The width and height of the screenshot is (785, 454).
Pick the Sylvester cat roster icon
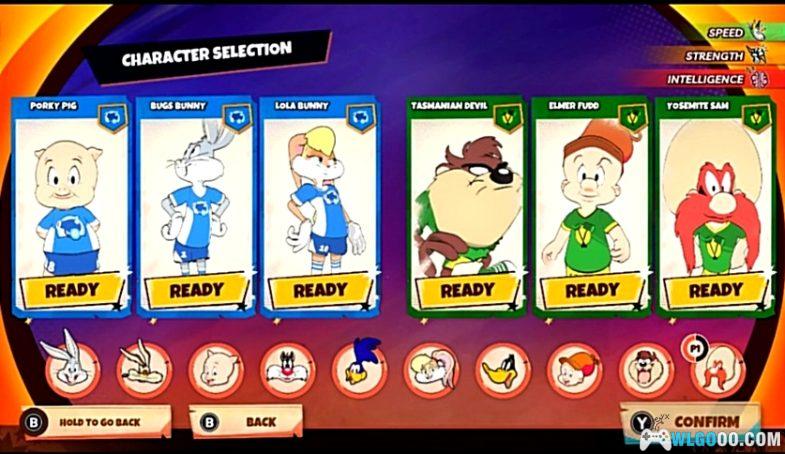287,369
